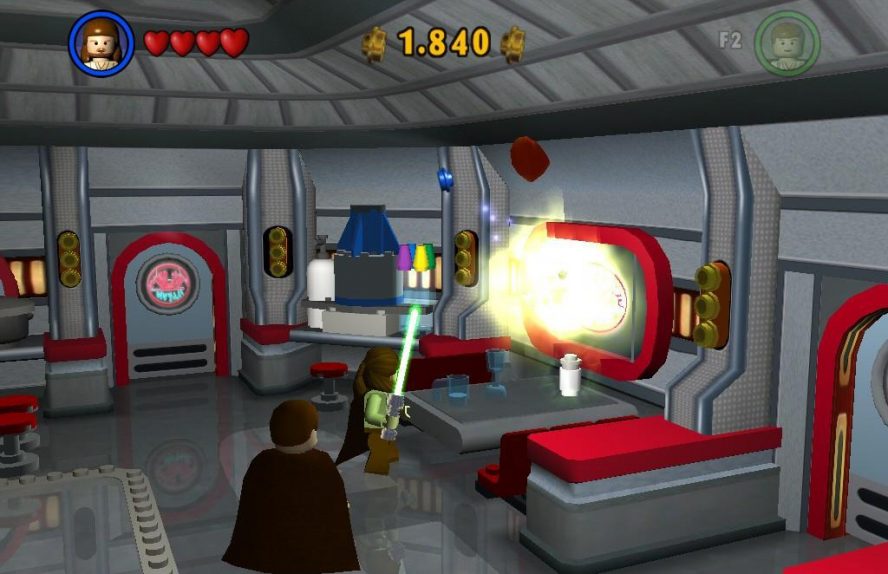Select the player one character portrait
This screenshot has height=574, width=888.
point(99,44)
